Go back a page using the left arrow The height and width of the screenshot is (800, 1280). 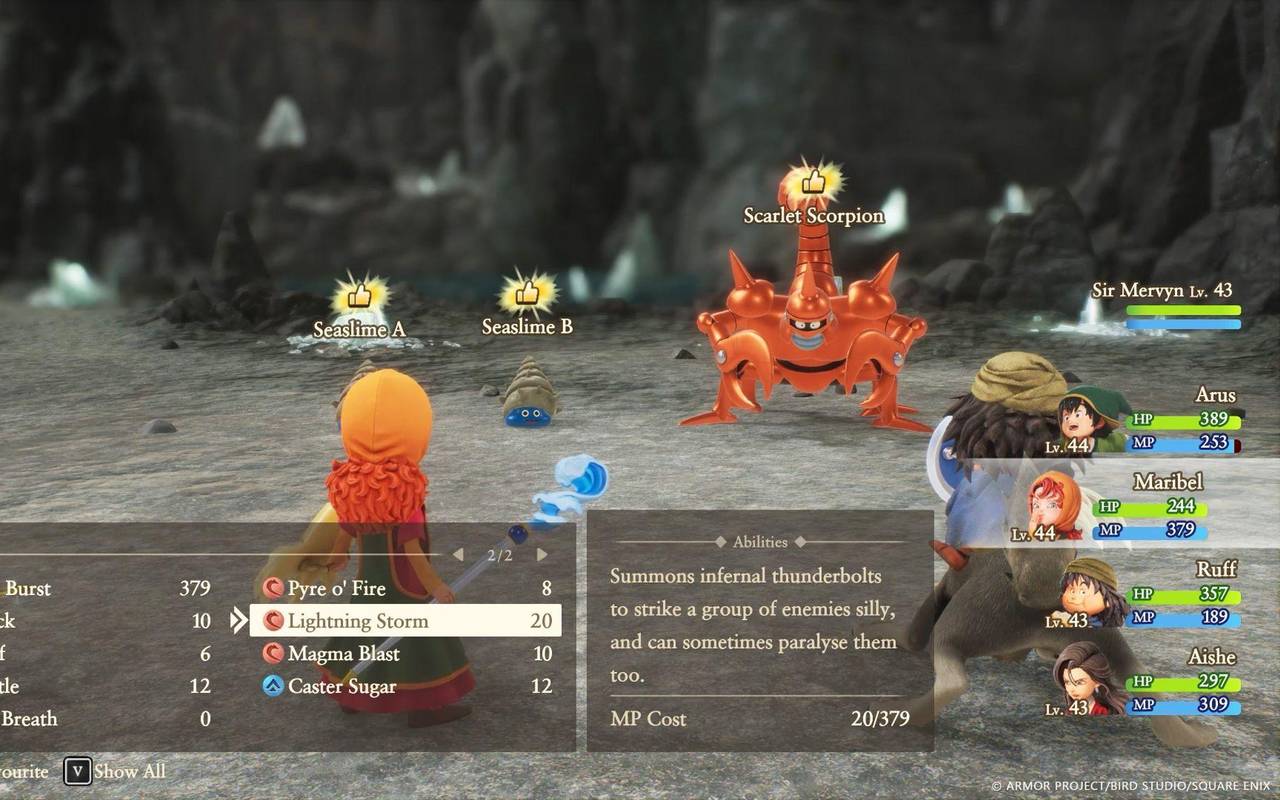click(x=460, y=554)
